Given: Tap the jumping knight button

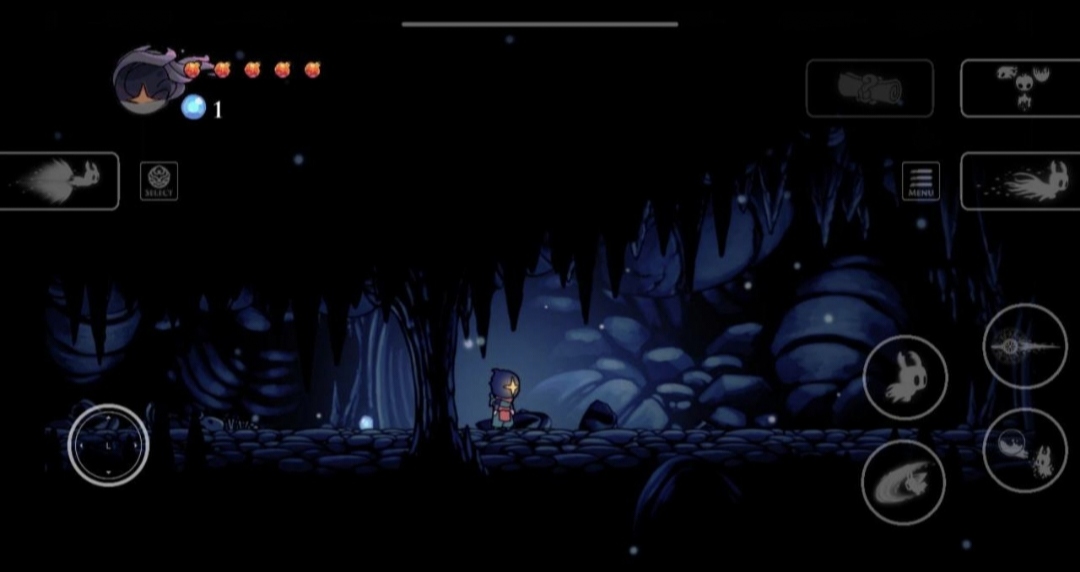Looking at the screenshot, I should (x=904, y=376).
